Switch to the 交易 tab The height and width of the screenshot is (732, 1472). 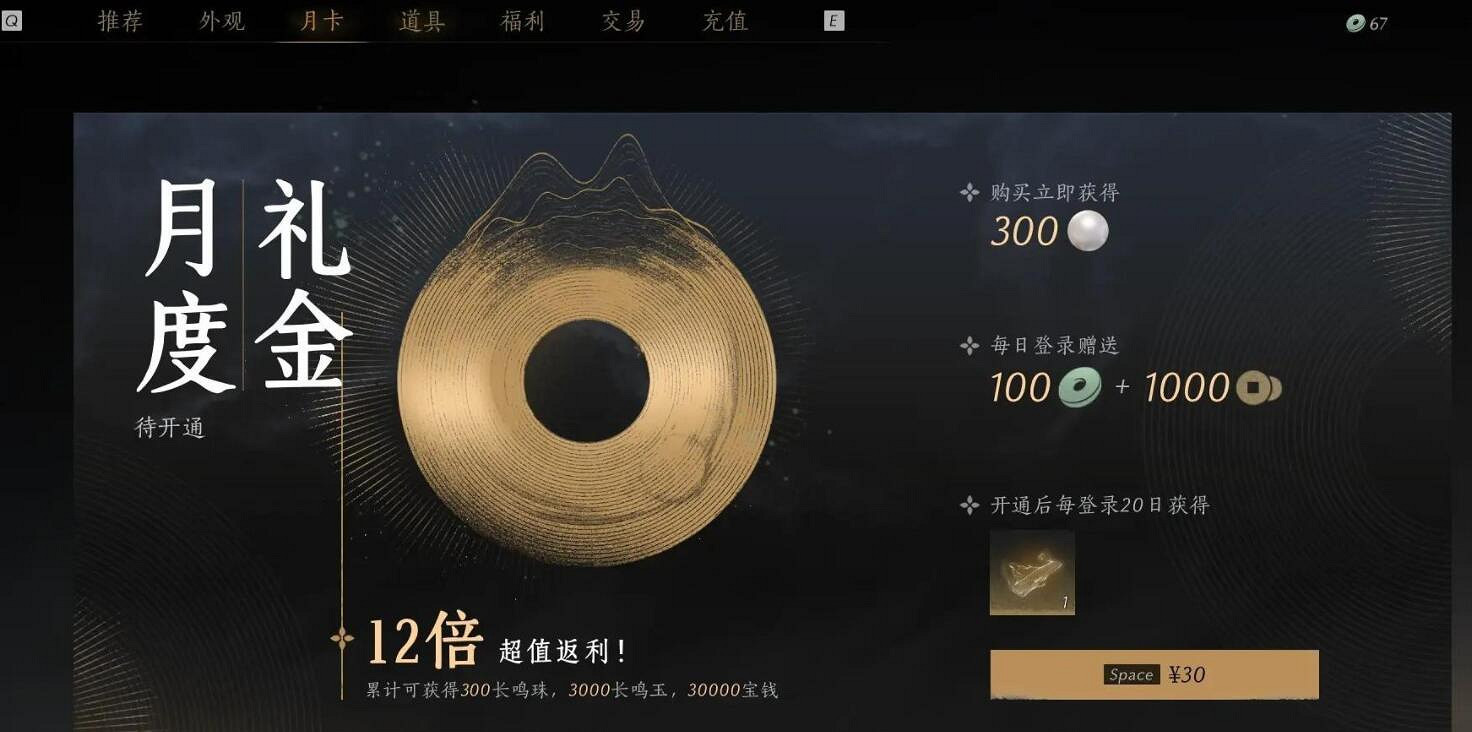621,20
